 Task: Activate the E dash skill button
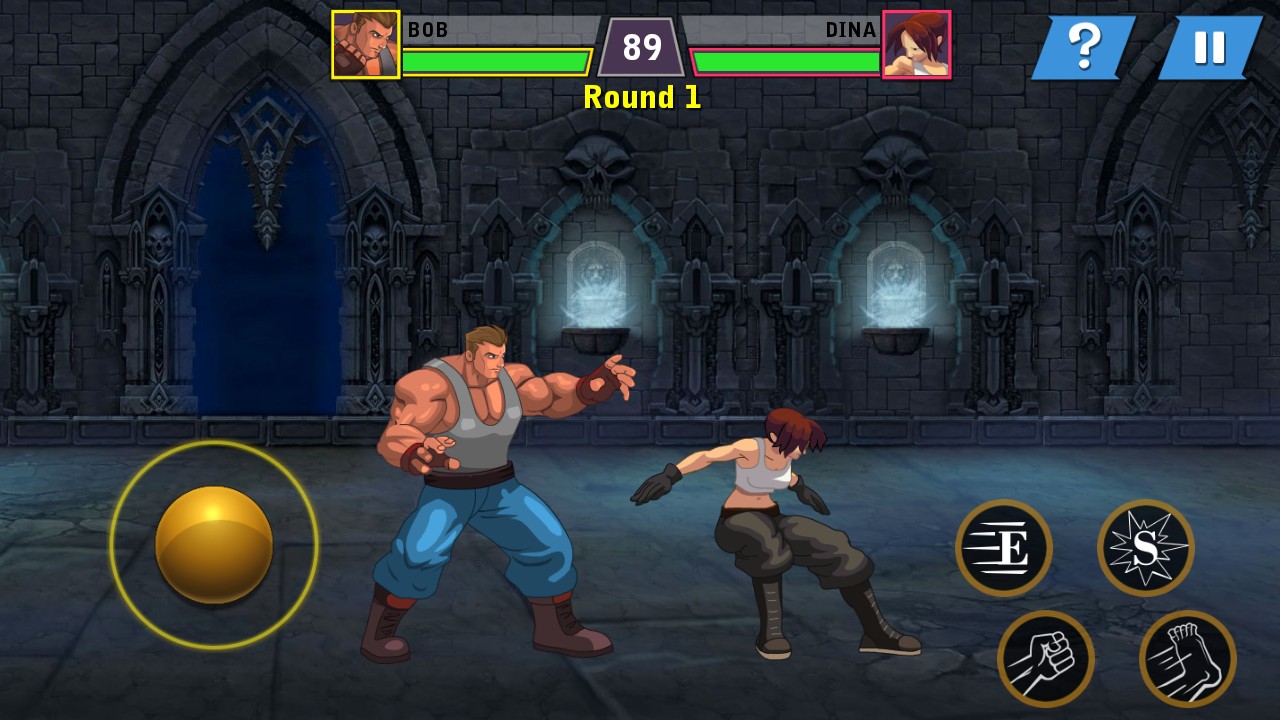1004,548
